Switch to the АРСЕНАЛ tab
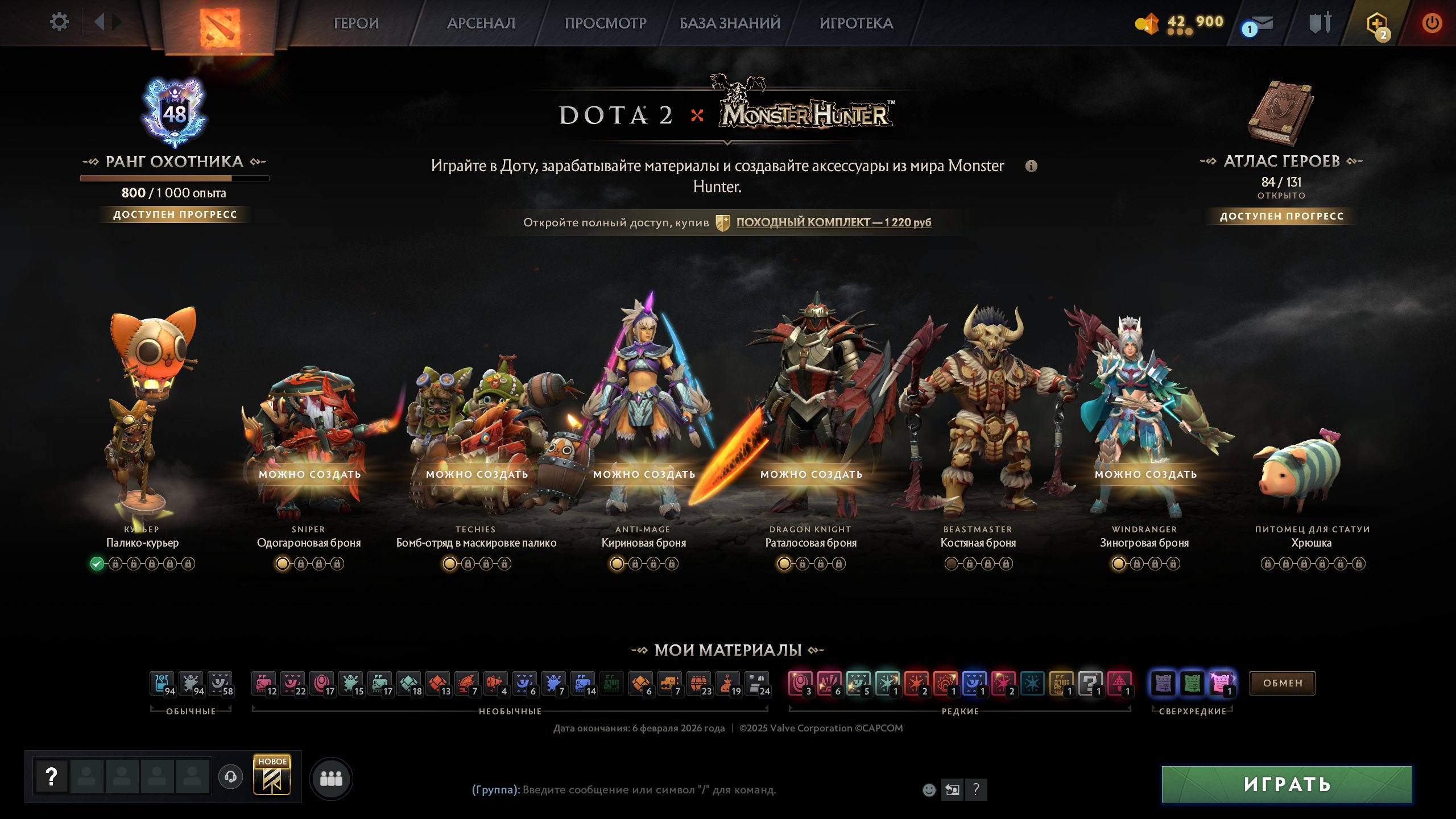Screen dimensions: 1456x819 point(481,24)
